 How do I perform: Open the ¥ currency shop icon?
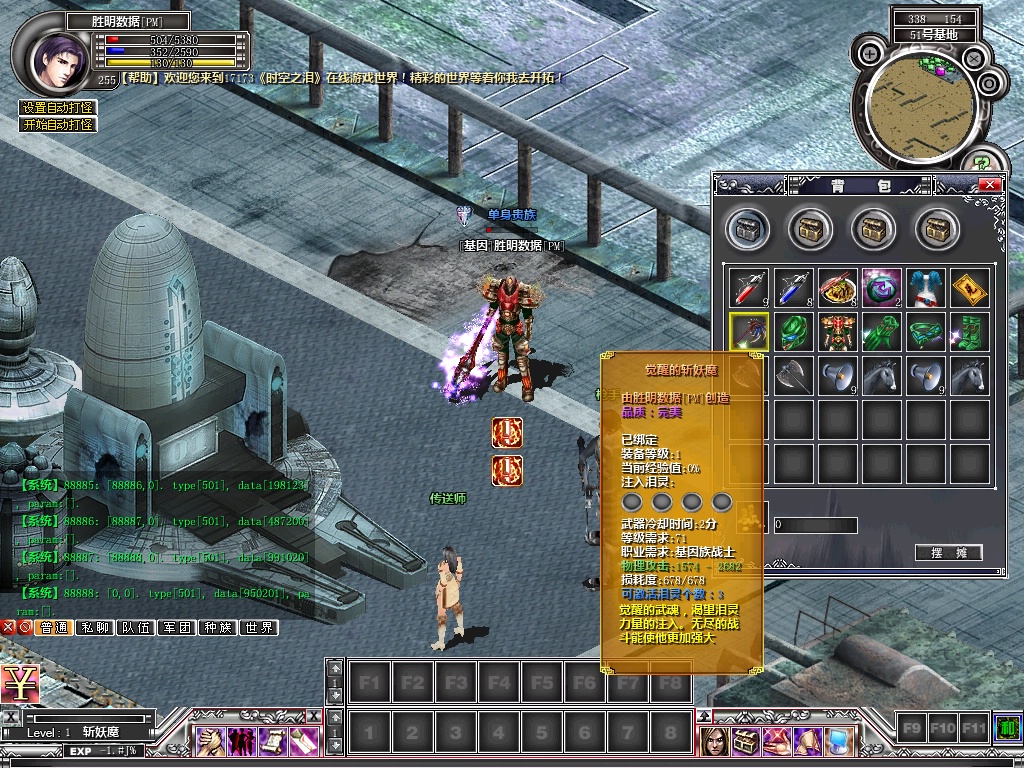pos(20,684)
